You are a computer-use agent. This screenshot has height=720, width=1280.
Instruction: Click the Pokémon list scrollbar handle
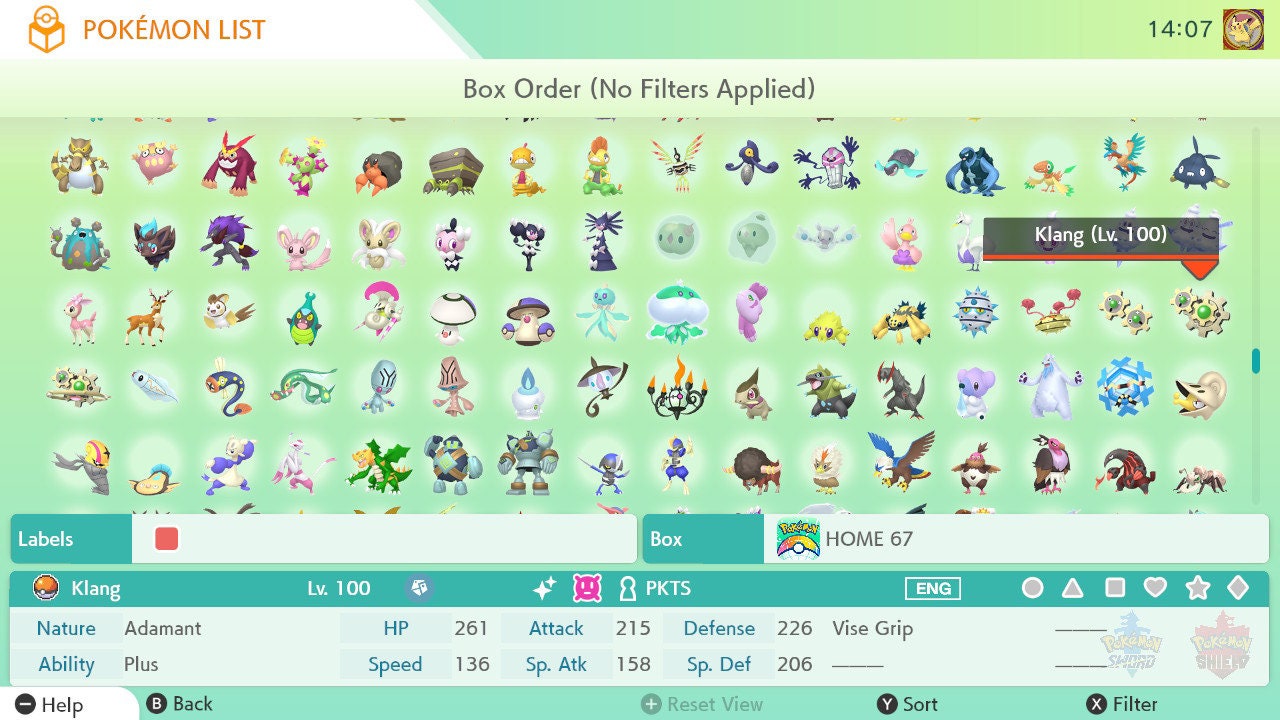(x=1256, y=361)
